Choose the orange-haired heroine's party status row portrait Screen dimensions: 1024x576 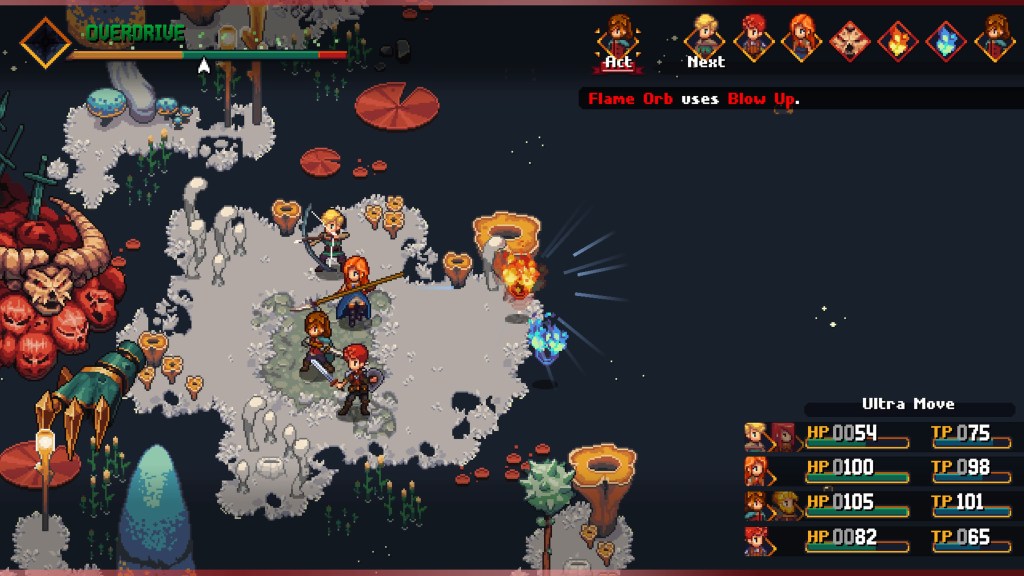click(756, 470)
